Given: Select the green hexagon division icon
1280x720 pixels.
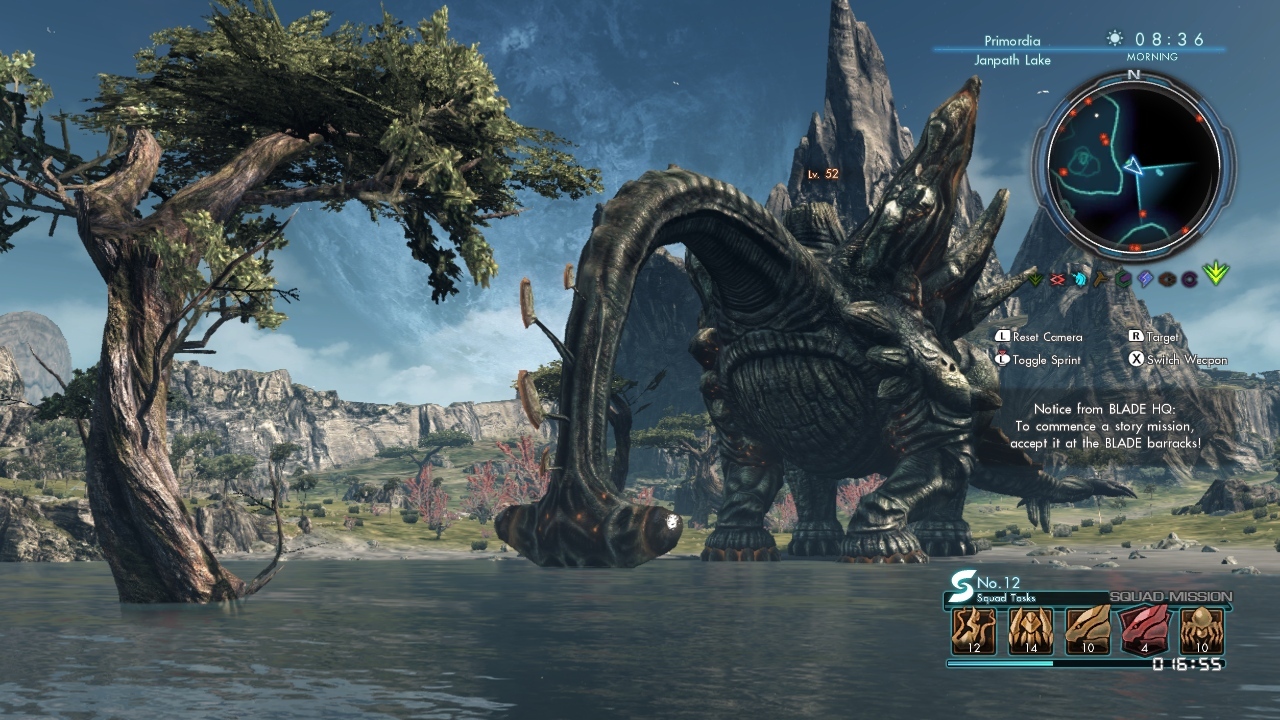Looking at the screenshot, I should (x=1123, y=280).
